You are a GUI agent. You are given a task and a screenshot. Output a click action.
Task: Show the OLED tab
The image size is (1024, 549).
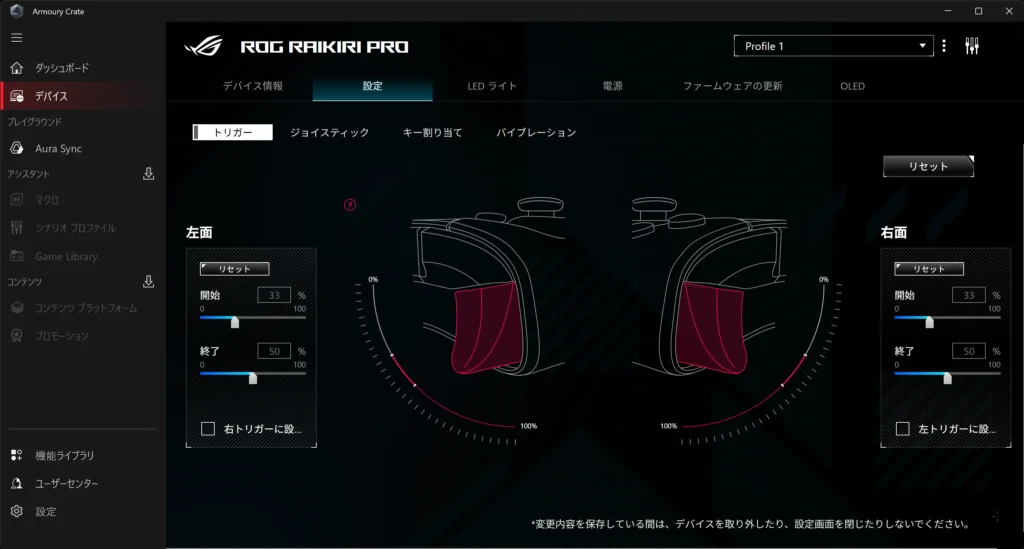852,86
